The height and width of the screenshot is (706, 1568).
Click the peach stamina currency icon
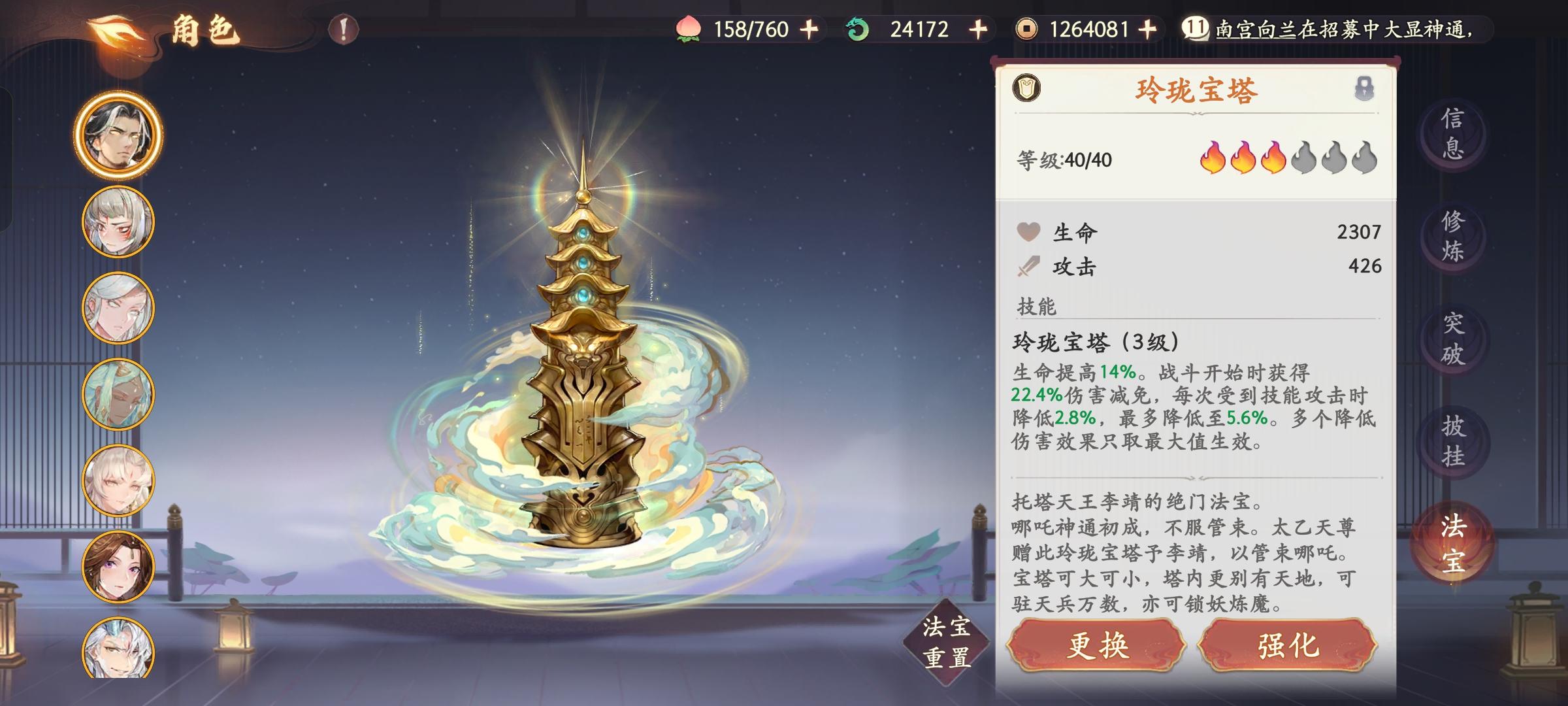(x=688, y=29)
